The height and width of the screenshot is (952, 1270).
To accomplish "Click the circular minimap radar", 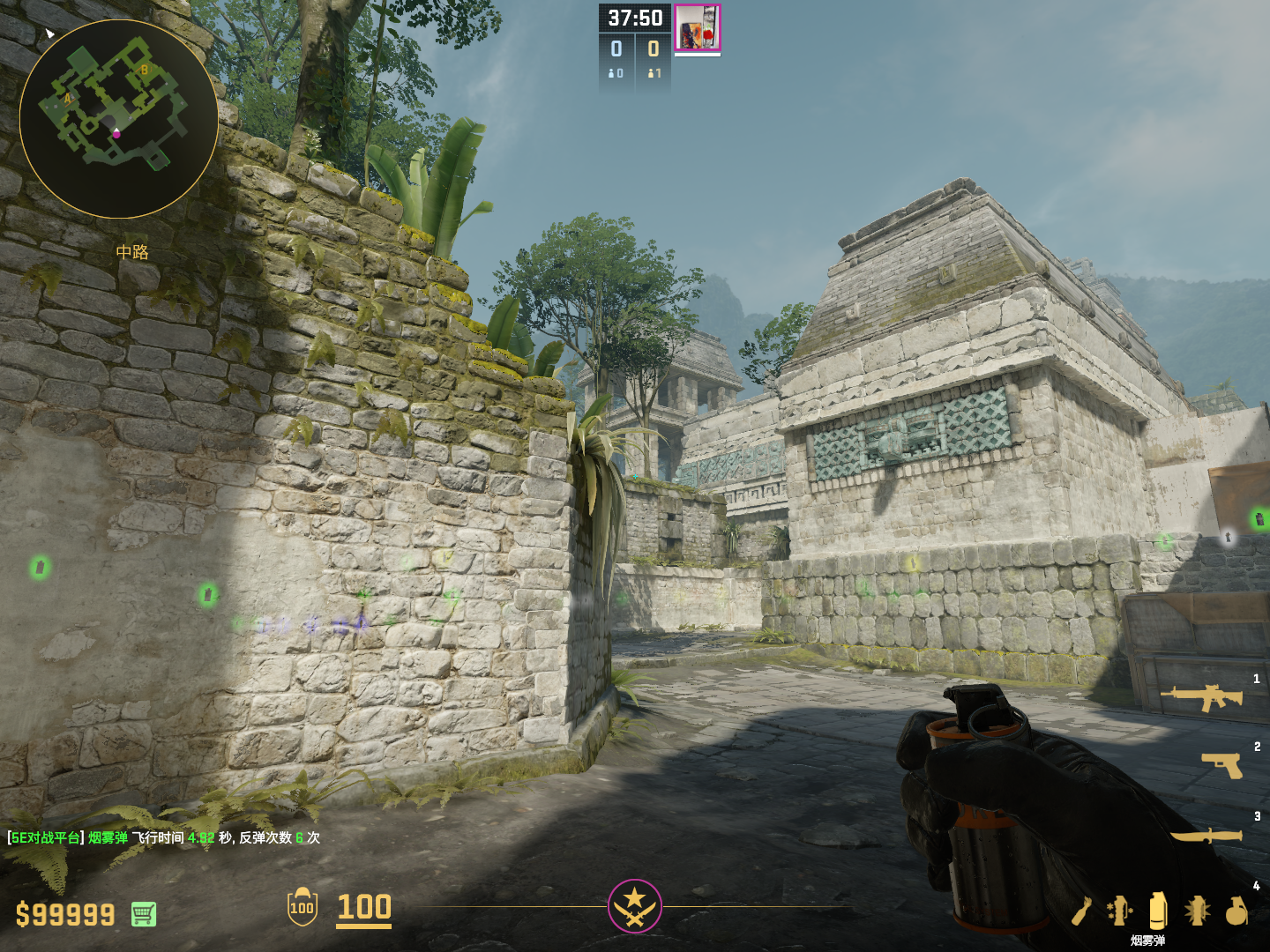I will (119, 119).
